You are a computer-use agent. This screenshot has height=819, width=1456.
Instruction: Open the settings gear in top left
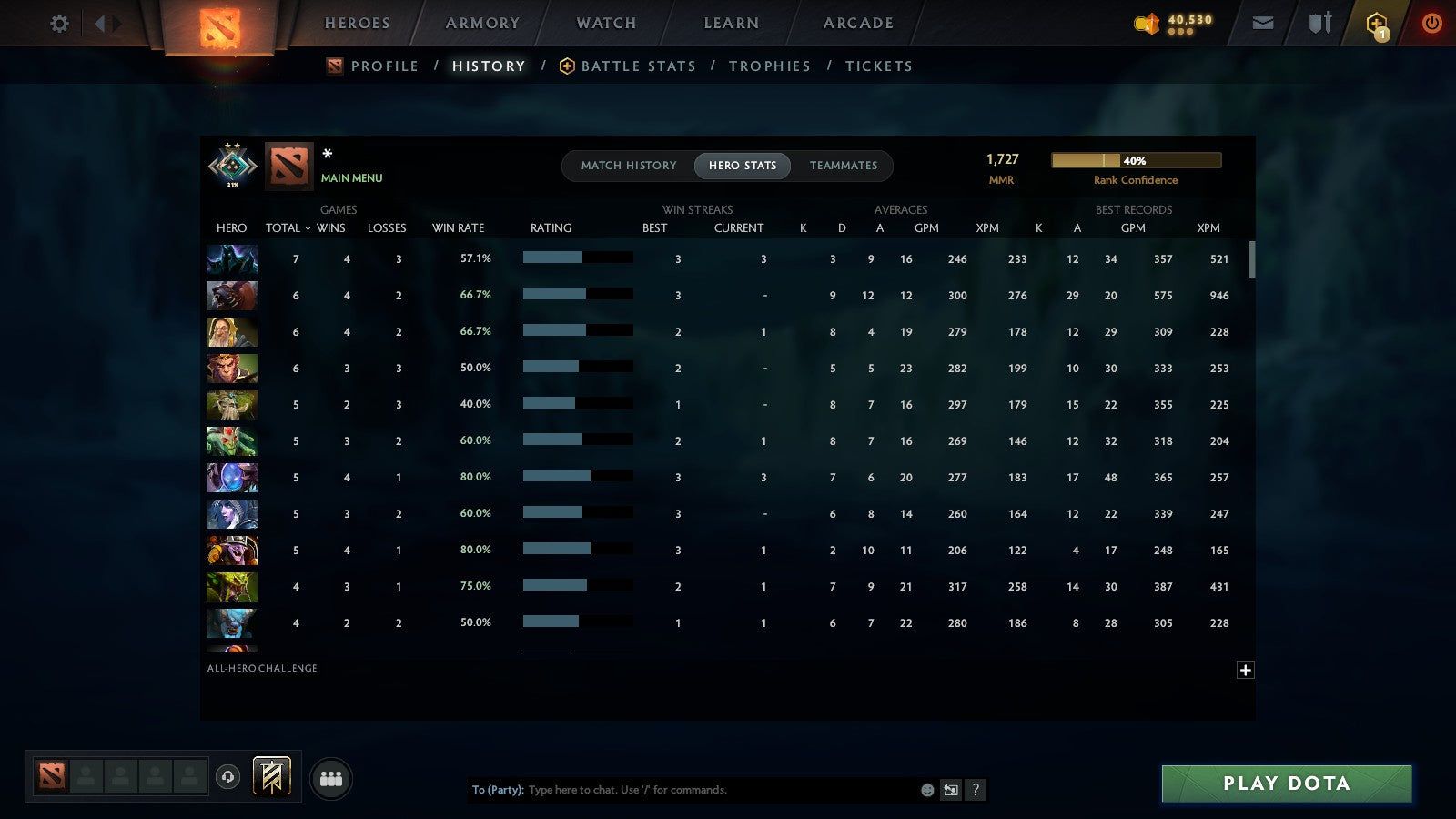(58, 25)
